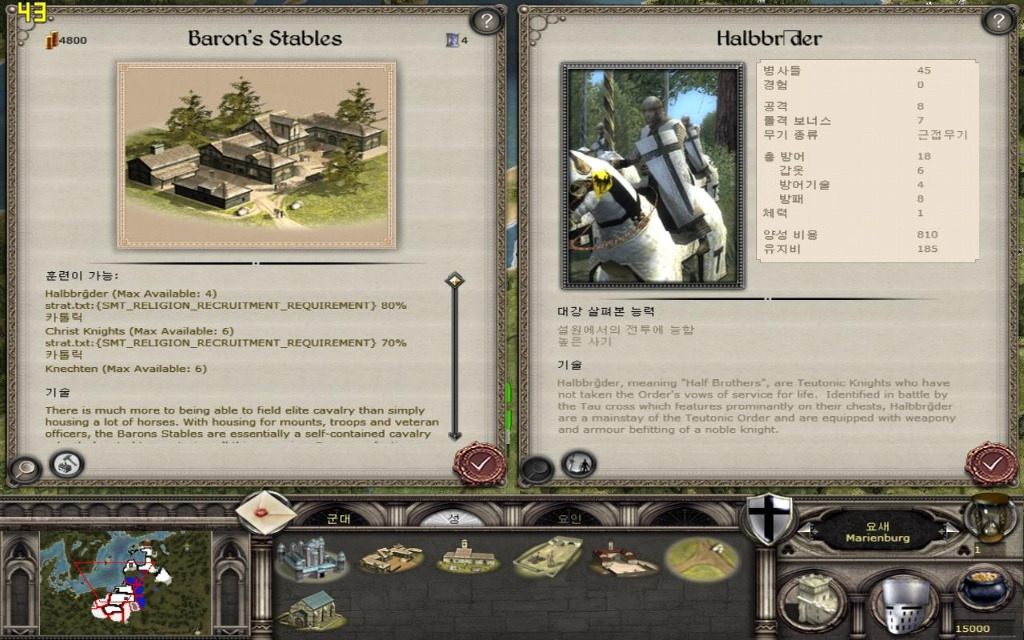
Task: Open help on Baron's Stables panel
Action: click(486, 20)
